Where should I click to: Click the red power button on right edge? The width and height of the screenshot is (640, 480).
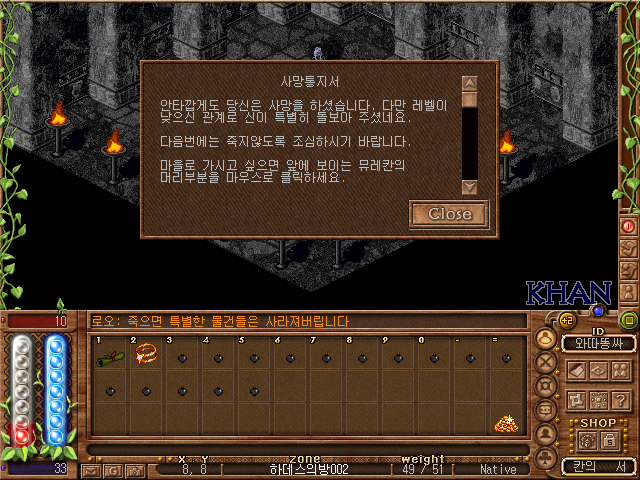tap(629, 226)
